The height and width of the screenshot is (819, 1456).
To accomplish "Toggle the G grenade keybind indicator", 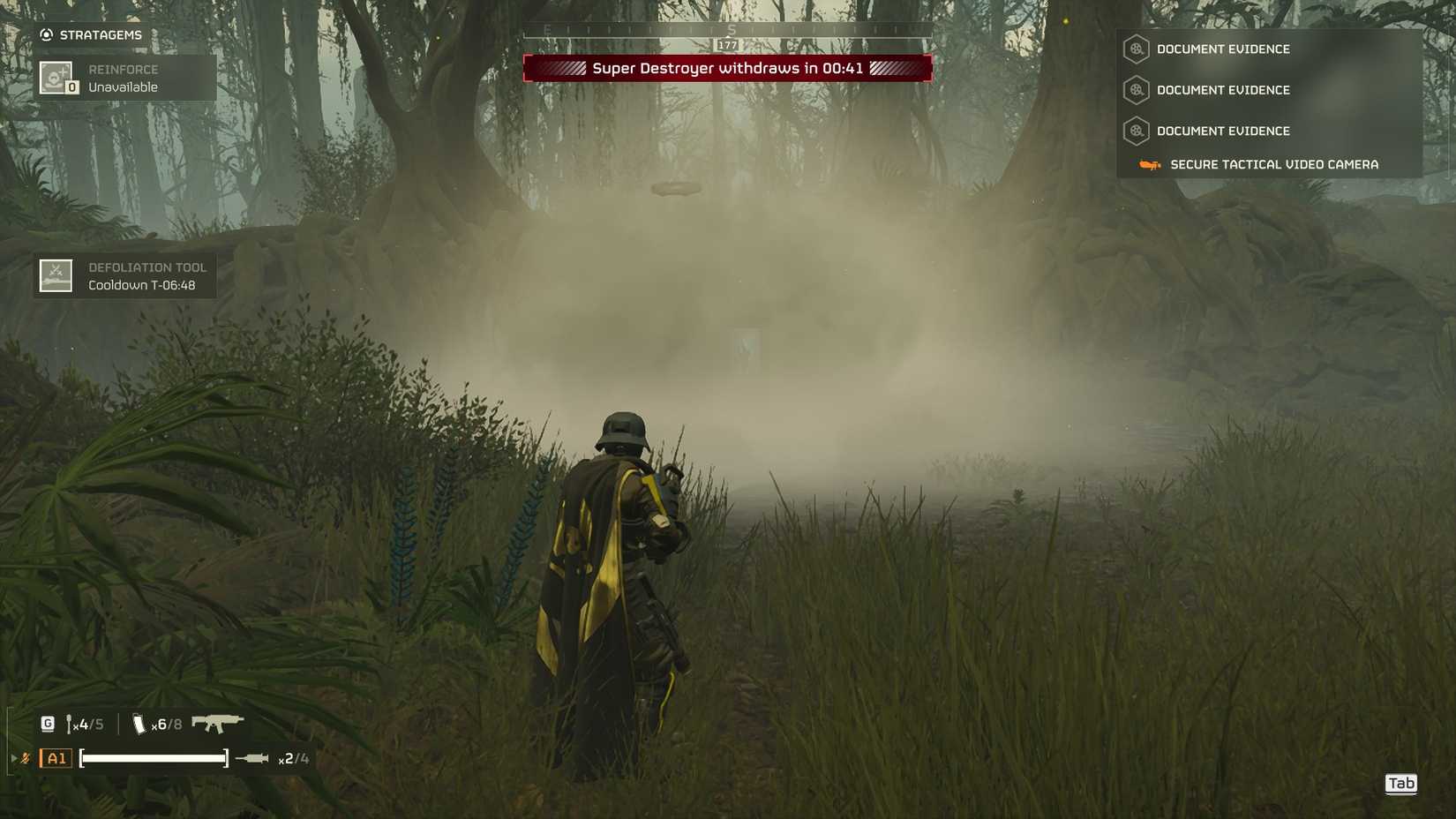I will click(46, 721).
